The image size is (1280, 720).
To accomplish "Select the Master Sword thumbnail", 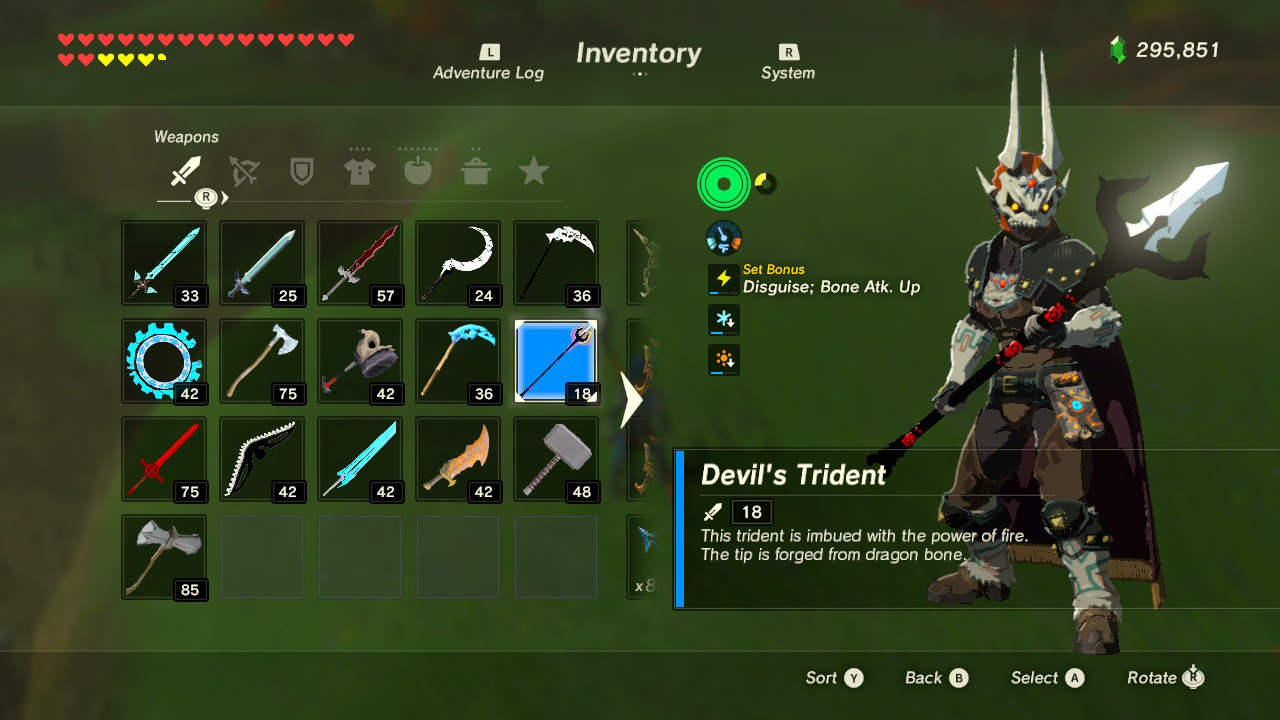I will tap(262, 262).
